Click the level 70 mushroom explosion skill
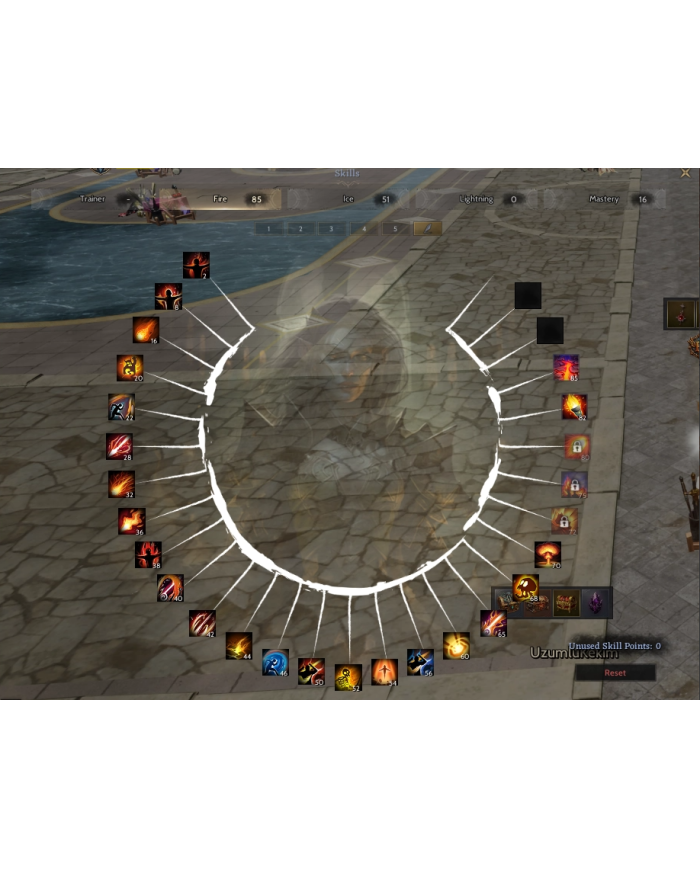 [548, 554]
